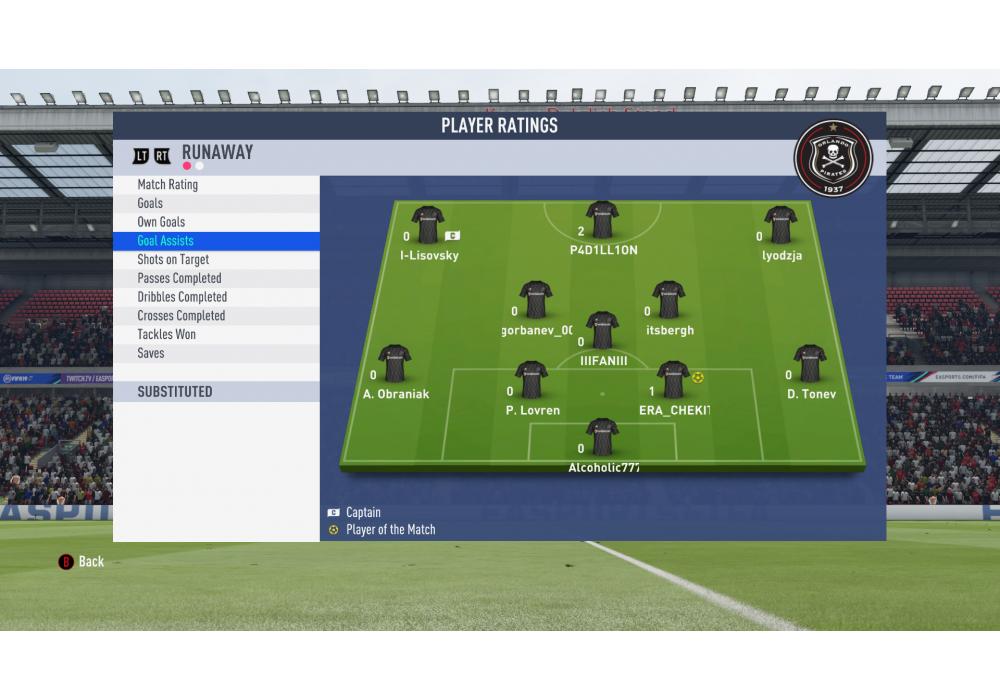Choose the Crosses Completed row
Screen dimensions: 1000x700
click(181, 316)
